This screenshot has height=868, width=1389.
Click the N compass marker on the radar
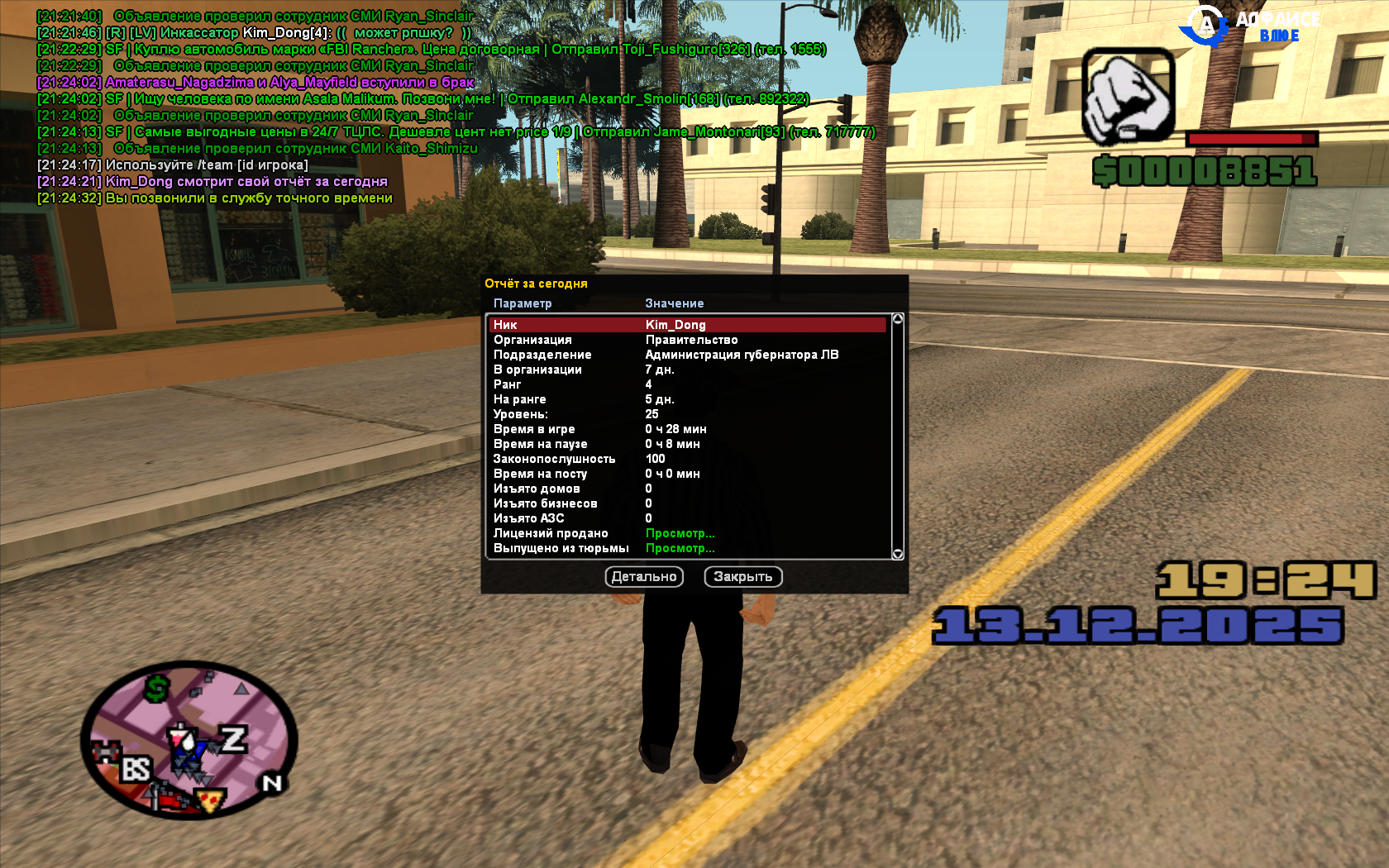click(271, 784)
